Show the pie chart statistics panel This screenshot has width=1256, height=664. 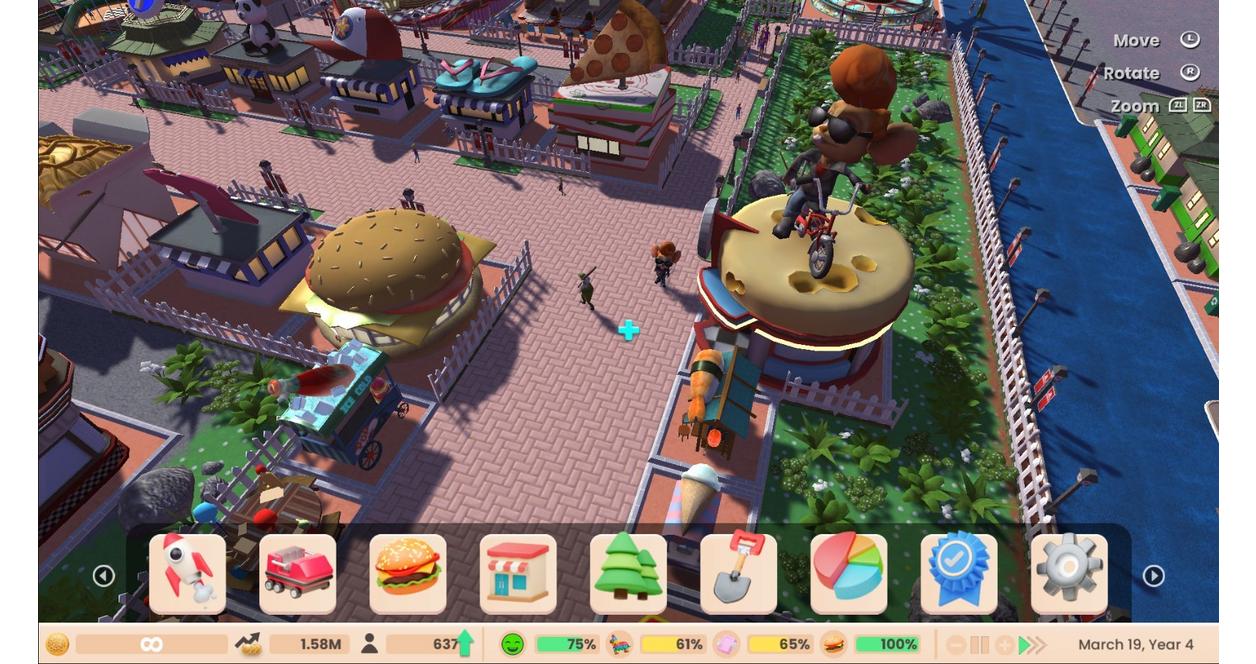pos(849,574)
